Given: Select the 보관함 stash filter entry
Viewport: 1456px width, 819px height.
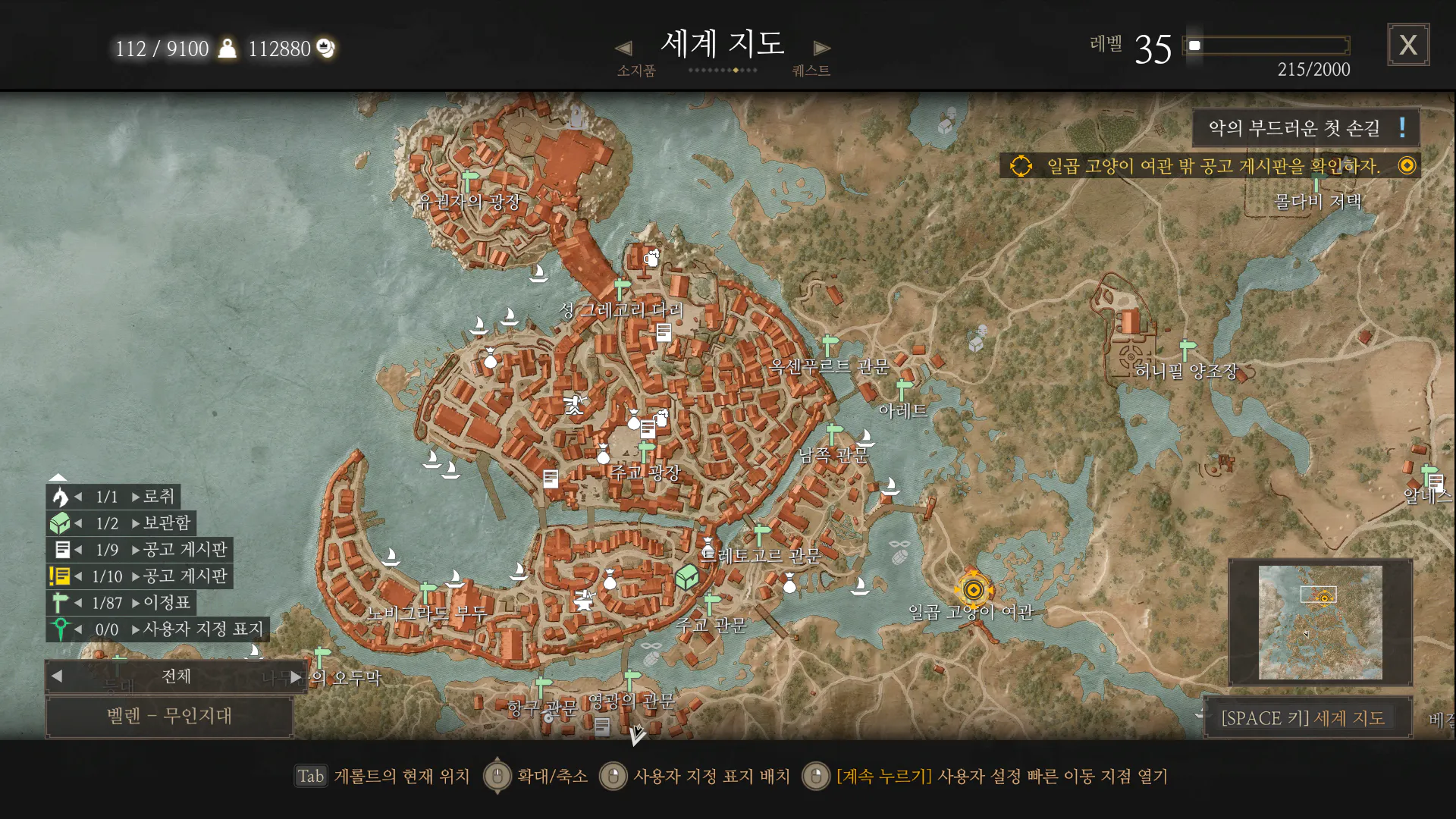Looking at the screenshot, I should 121,523.
